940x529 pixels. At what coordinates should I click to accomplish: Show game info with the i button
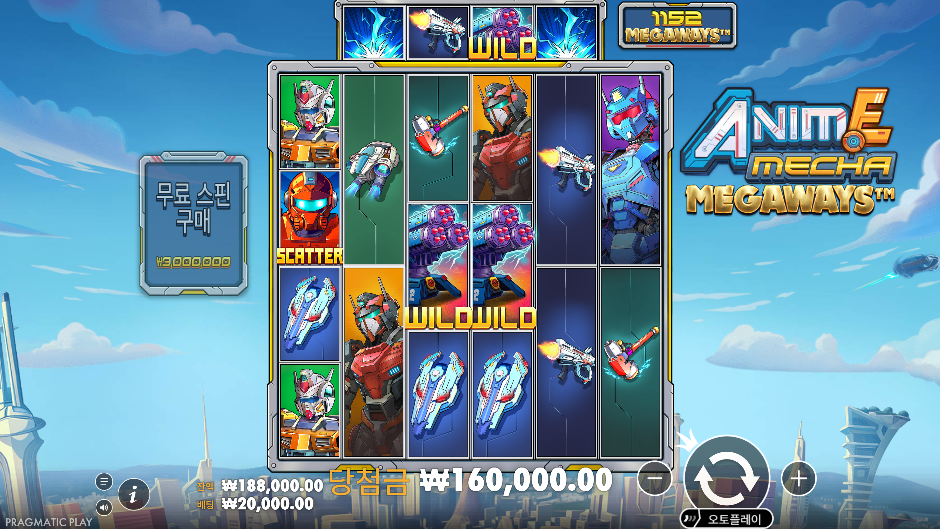click(134, 493)
